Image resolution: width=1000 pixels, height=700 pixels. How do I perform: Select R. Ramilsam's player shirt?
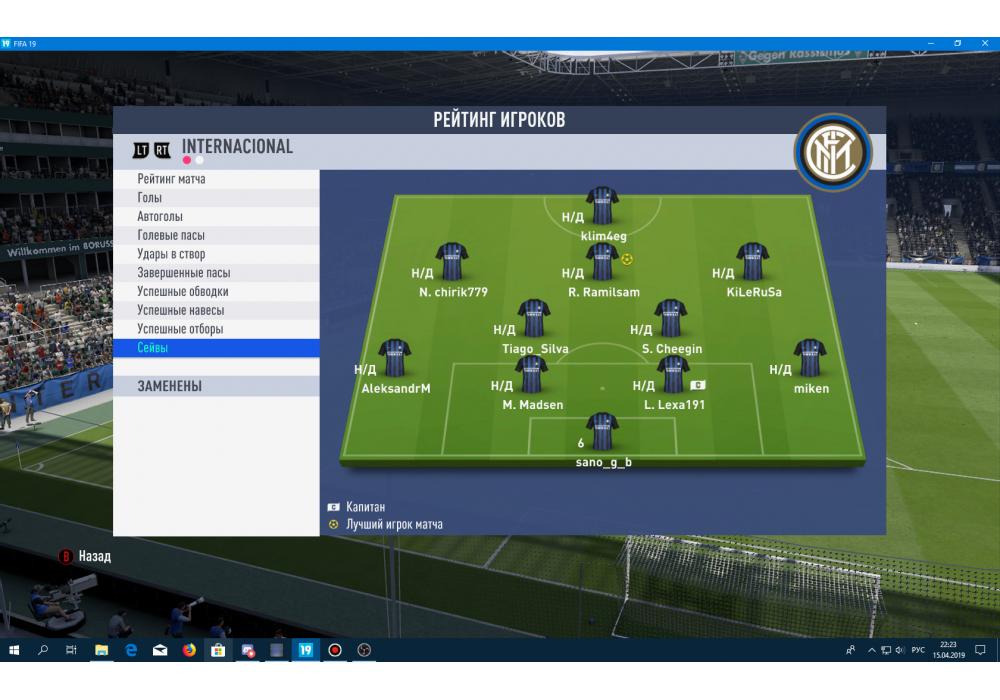602,262
